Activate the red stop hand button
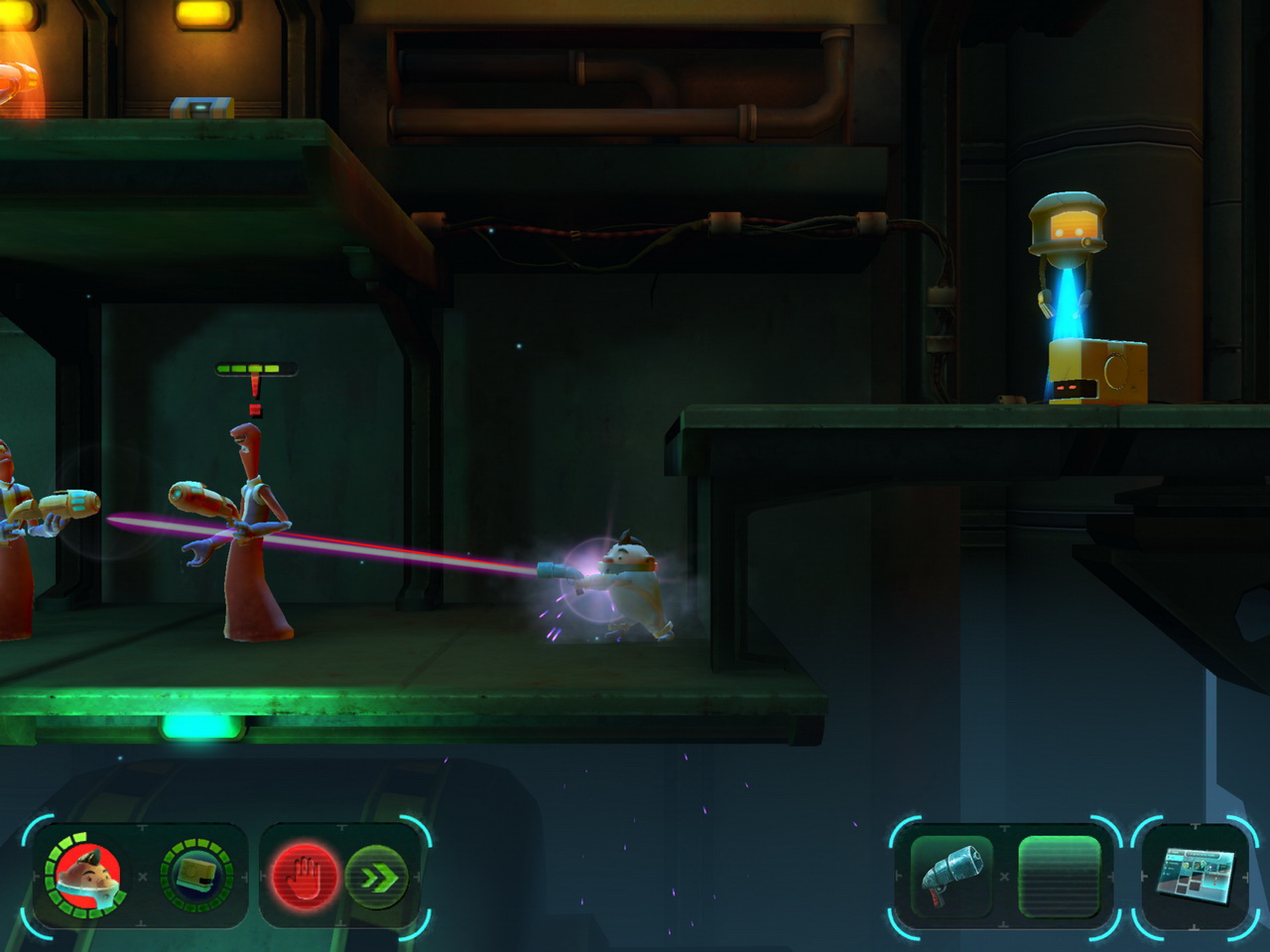This screenshot has height=952, width=1270. pyautogui.click(x=305, y=877)
